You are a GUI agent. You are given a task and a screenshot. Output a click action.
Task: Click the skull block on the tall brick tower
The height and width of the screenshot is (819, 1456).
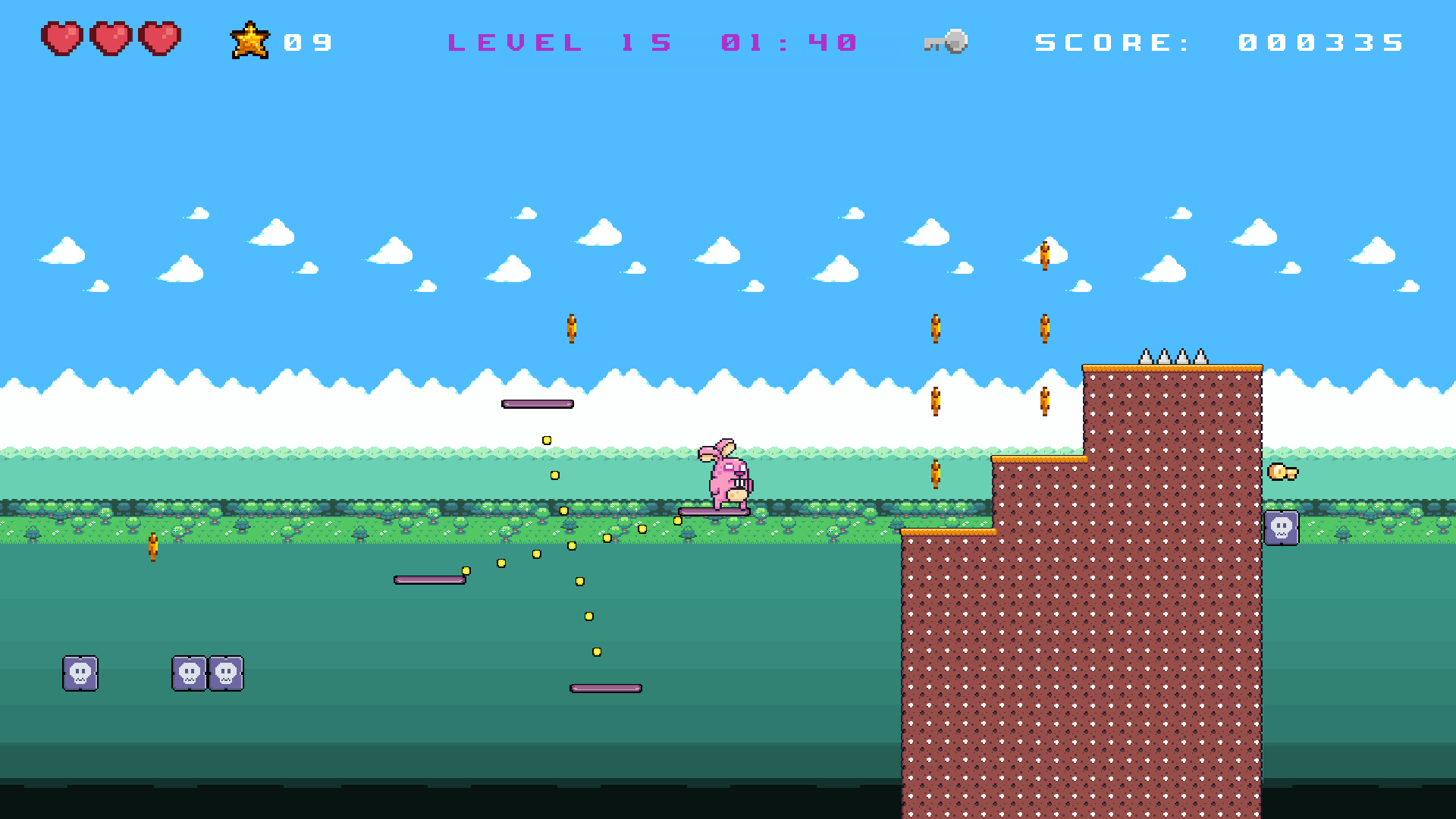pos(1281,528)
